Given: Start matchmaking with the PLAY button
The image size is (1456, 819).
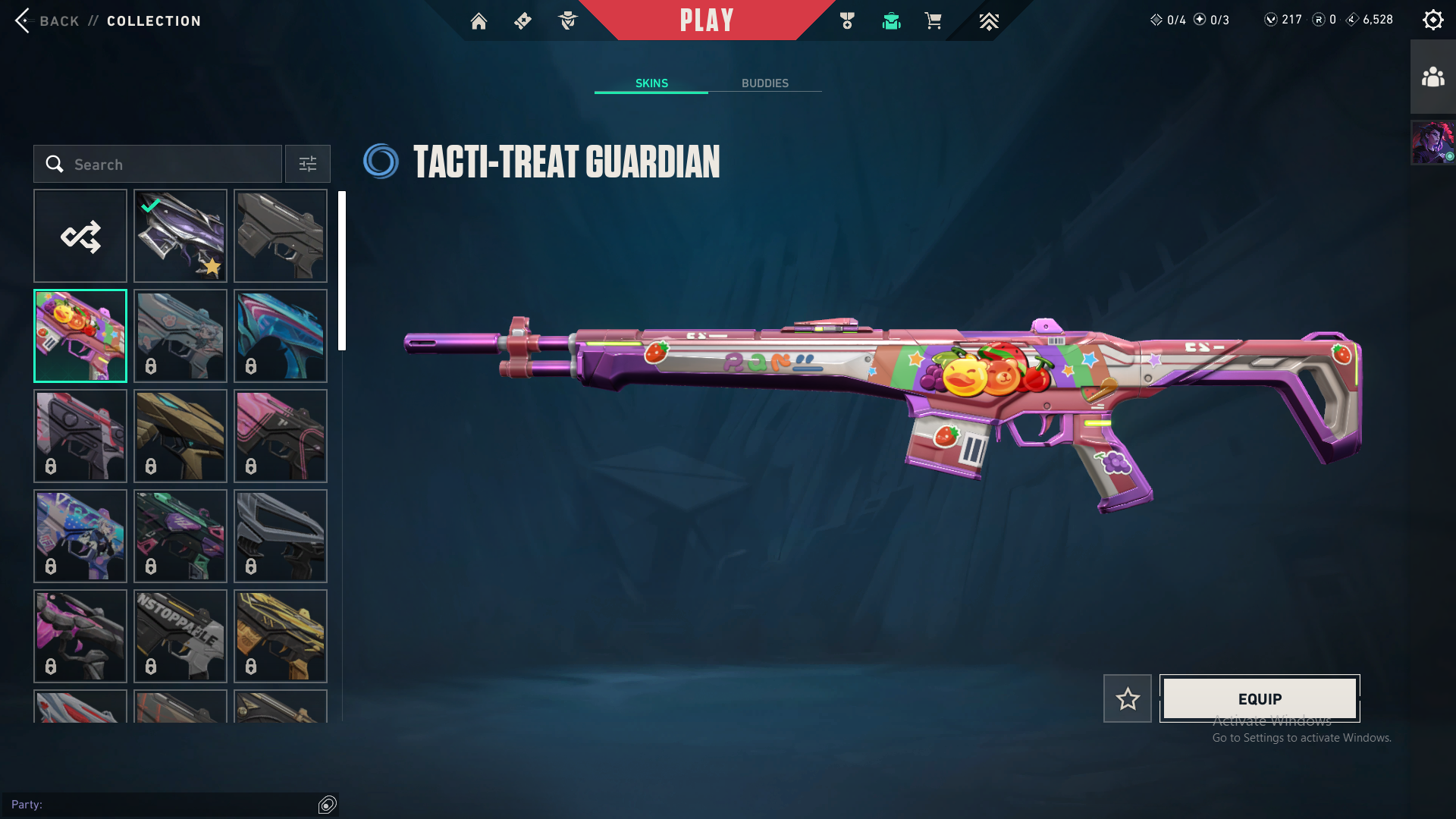Looking at the screenshot, I should click(x=707, y=20).
